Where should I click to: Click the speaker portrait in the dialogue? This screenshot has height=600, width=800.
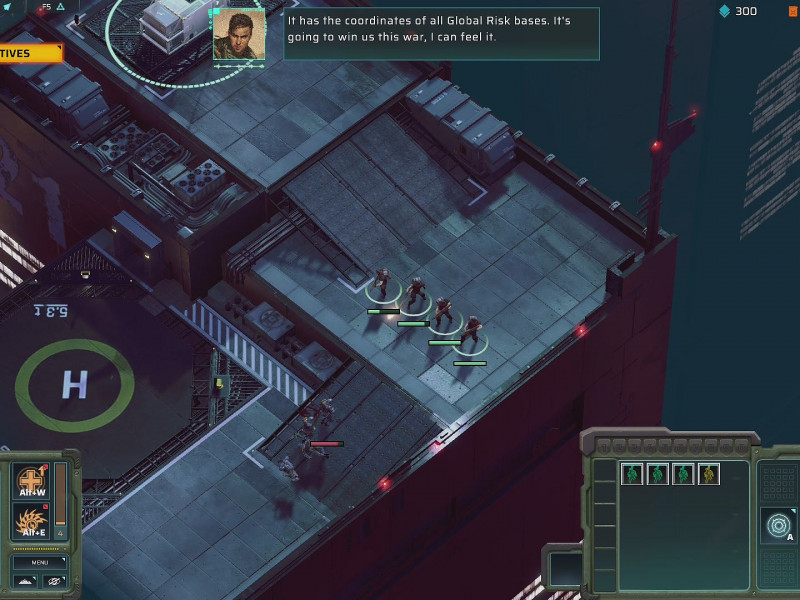click(x=239, y=35)
